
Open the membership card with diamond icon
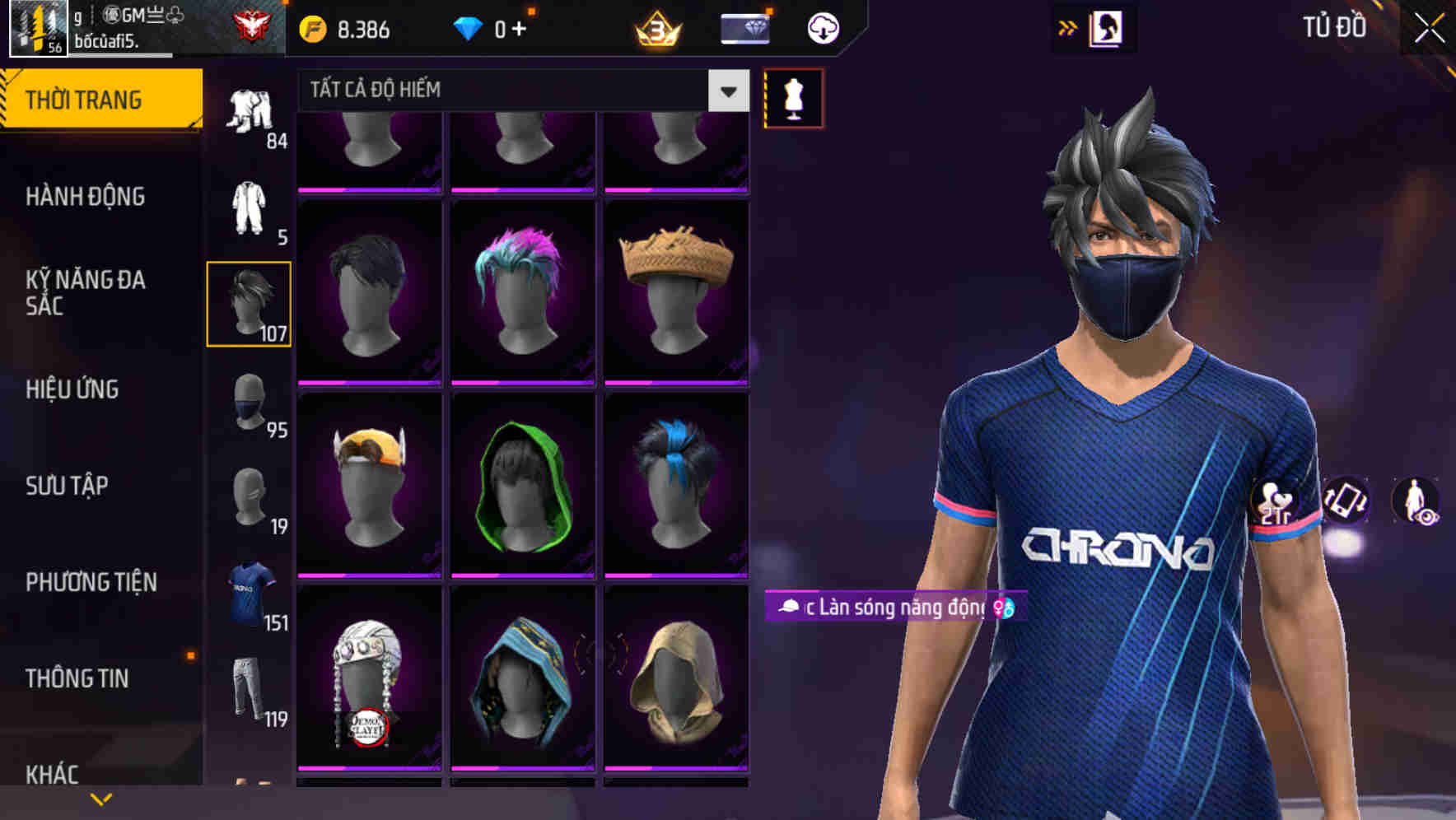tap(744, 27)
